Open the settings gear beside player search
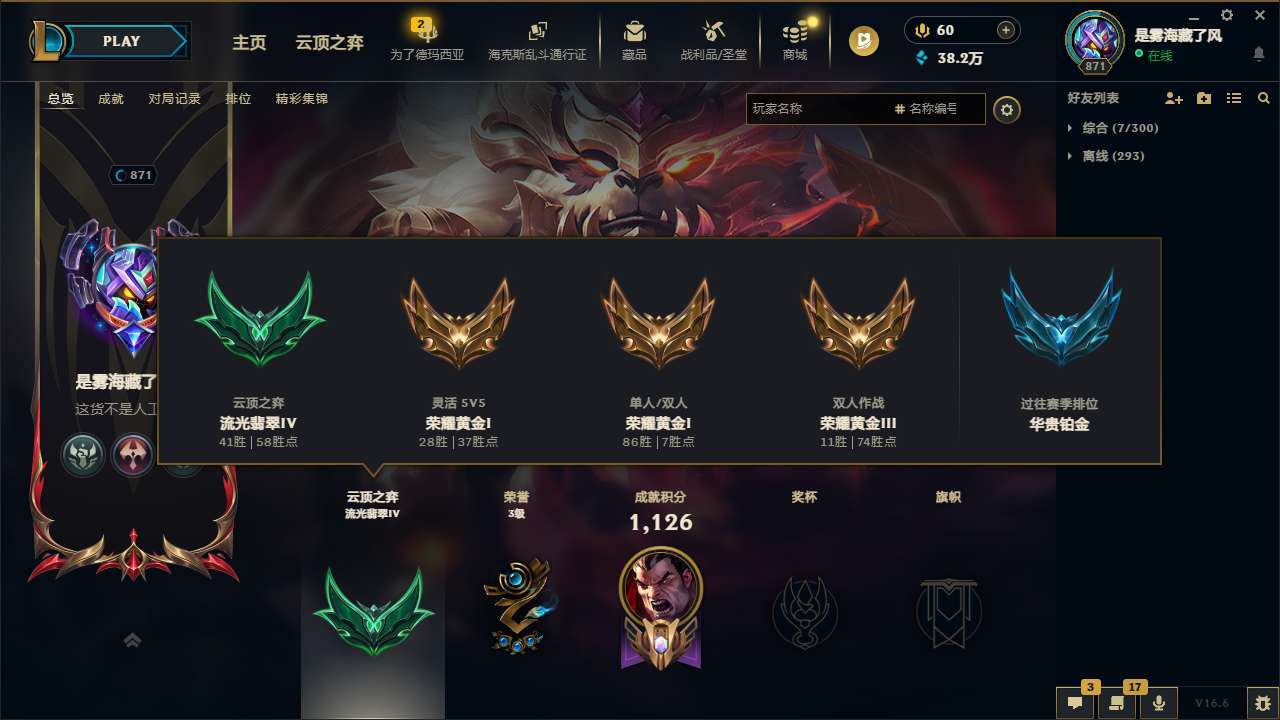This screenshot has width=1280, height=720. (1007, 109)
